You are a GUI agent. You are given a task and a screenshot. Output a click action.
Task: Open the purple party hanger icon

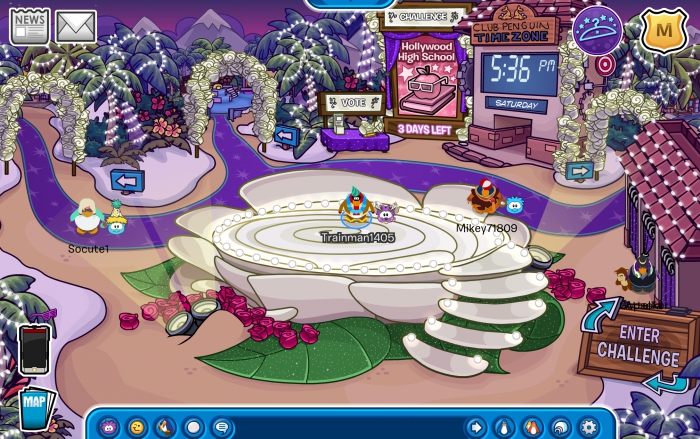click(597, 30)
